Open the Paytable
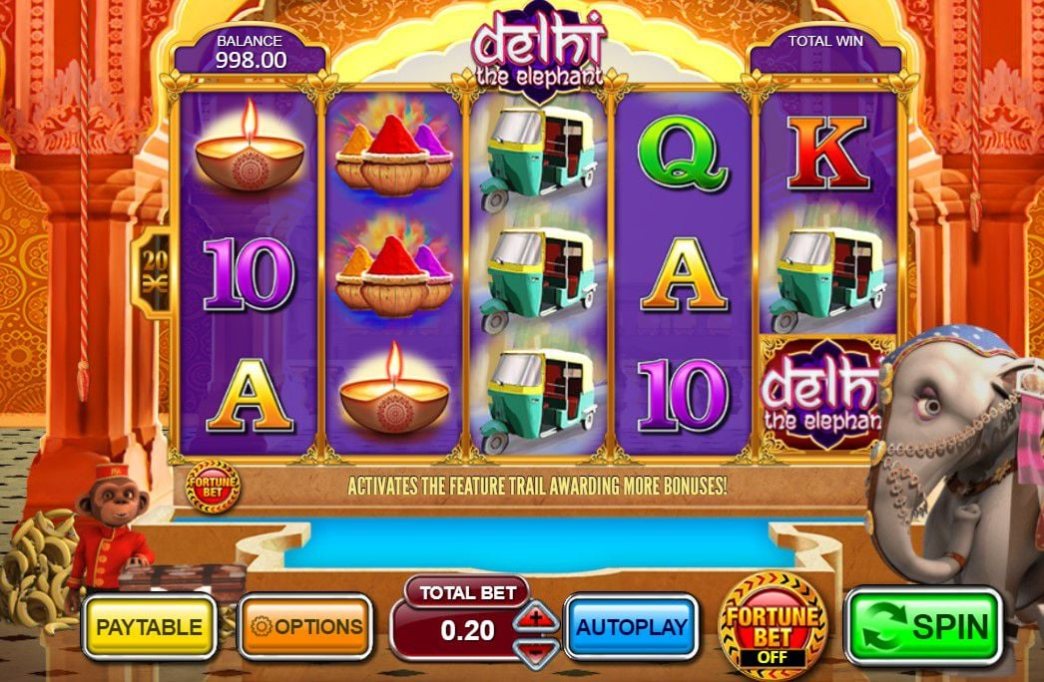 click(x=149, y=627)
